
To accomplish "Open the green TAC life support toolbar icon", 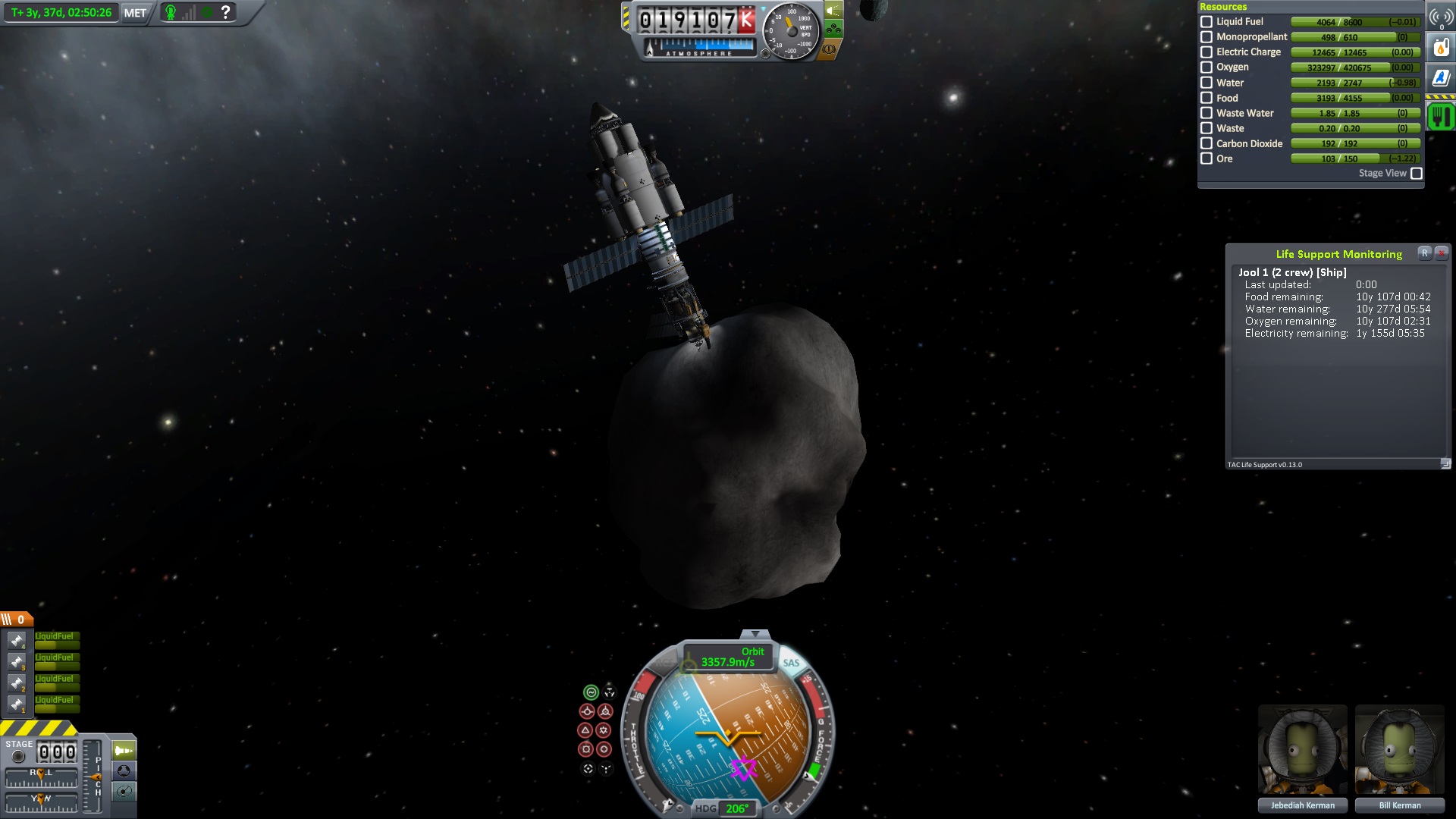I will [1441, 117].
